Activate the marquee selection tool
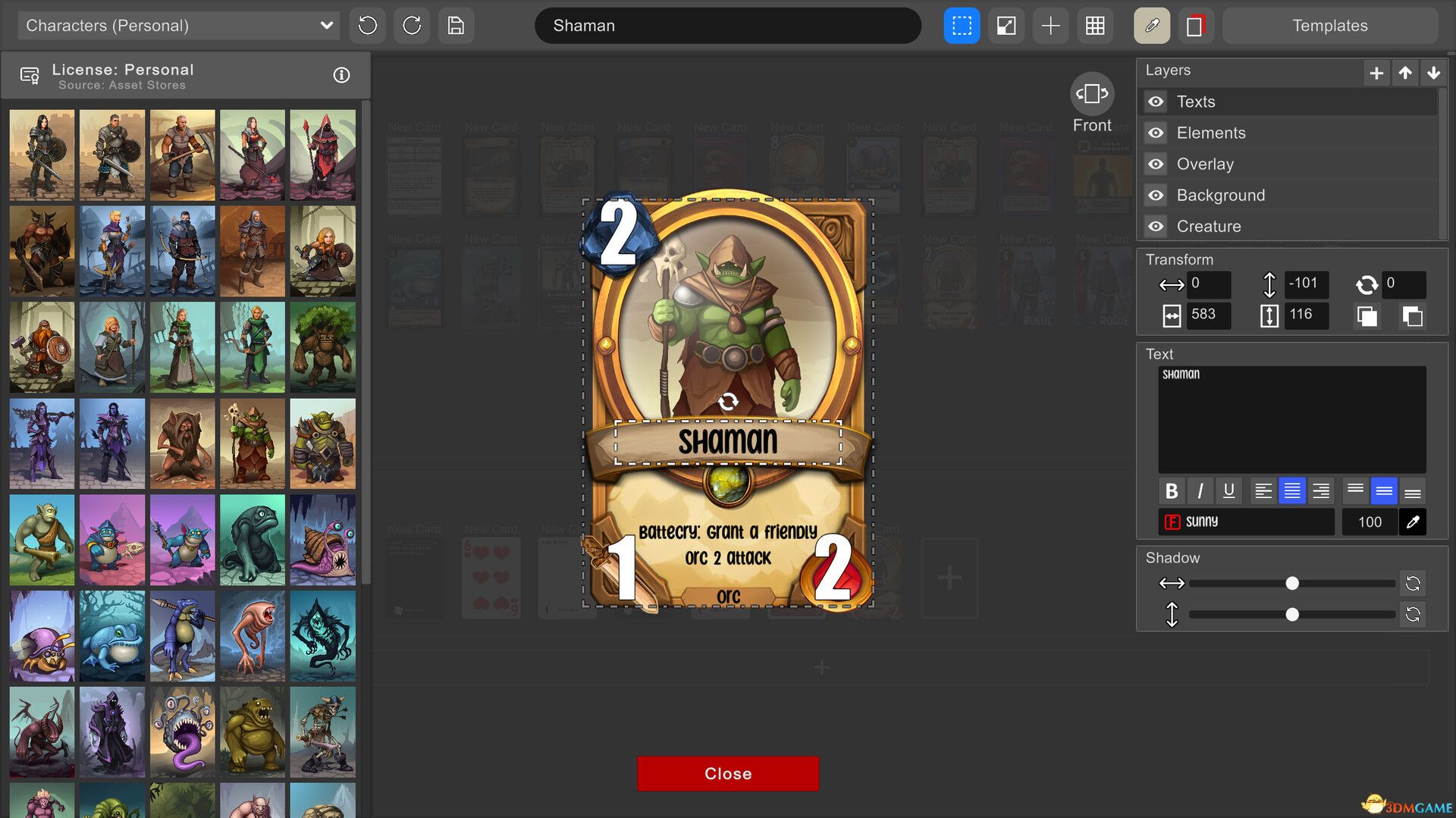 [x=962, y=25]
